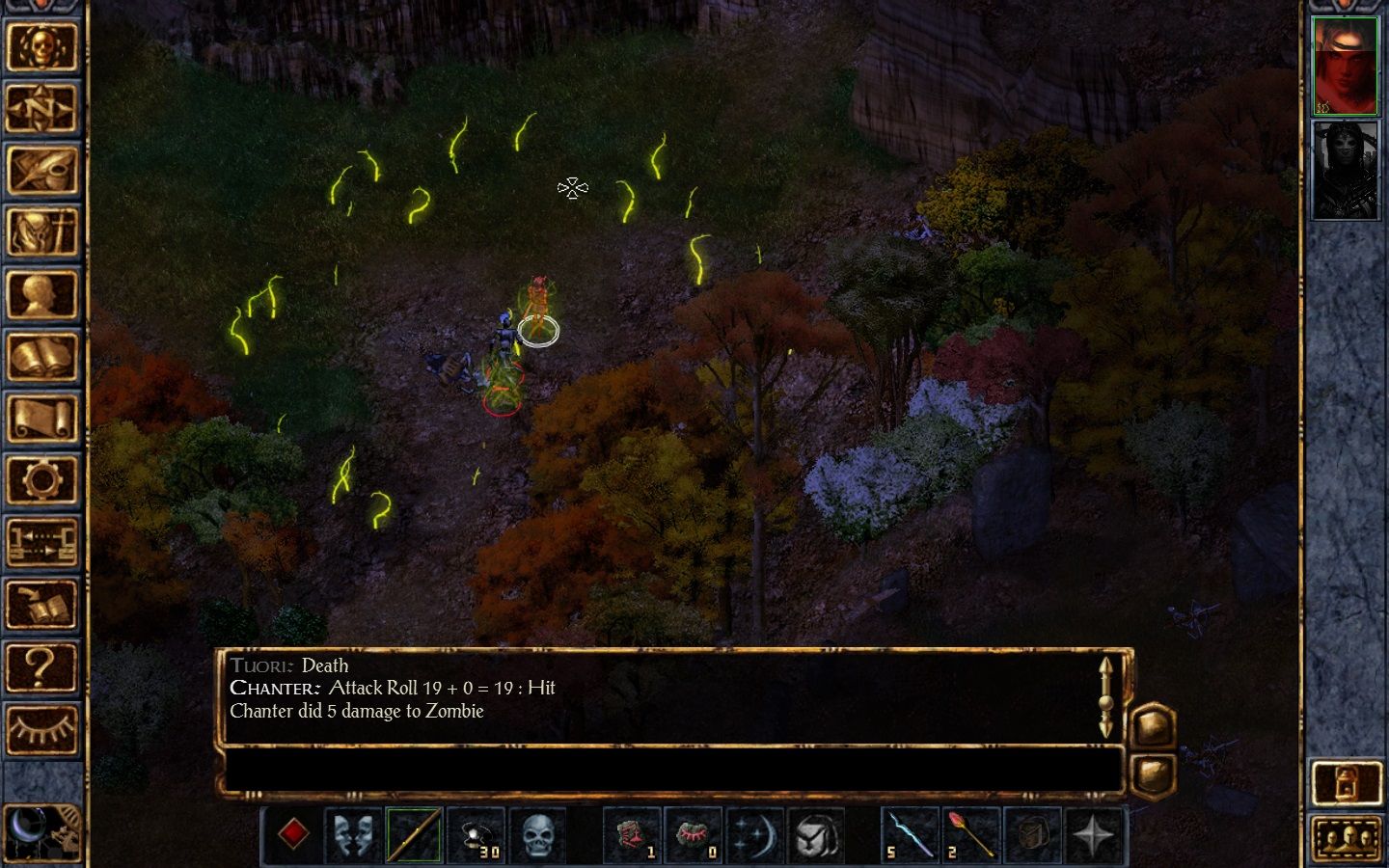Select the dark hooded character portrait
The image size is (1389, 868).
pyautogui.click(x=1346, y=171)
